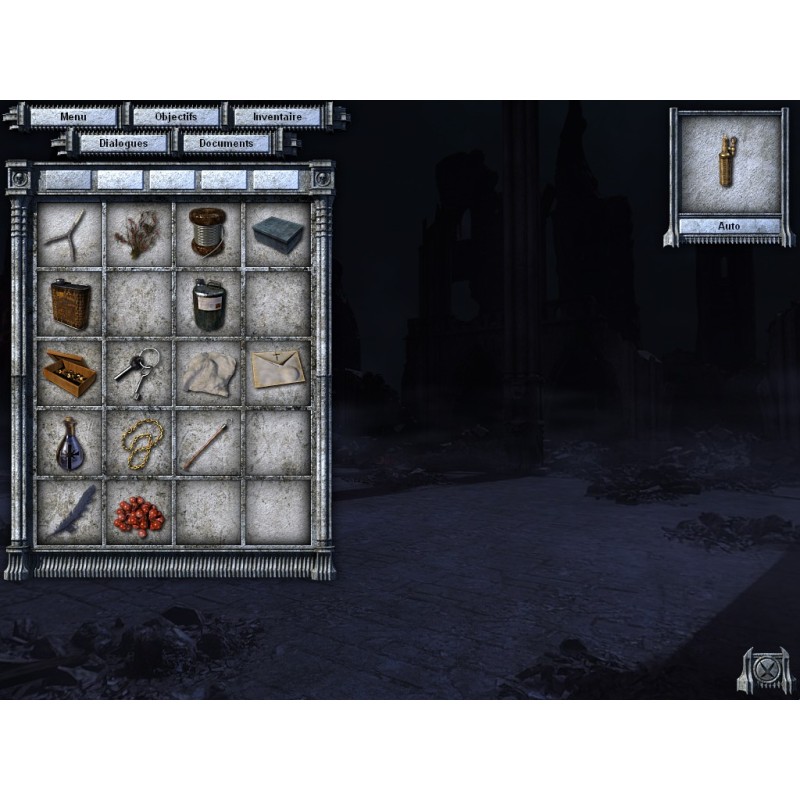Open the Menu tab
The image size is (800, 800).
[73, 116]
